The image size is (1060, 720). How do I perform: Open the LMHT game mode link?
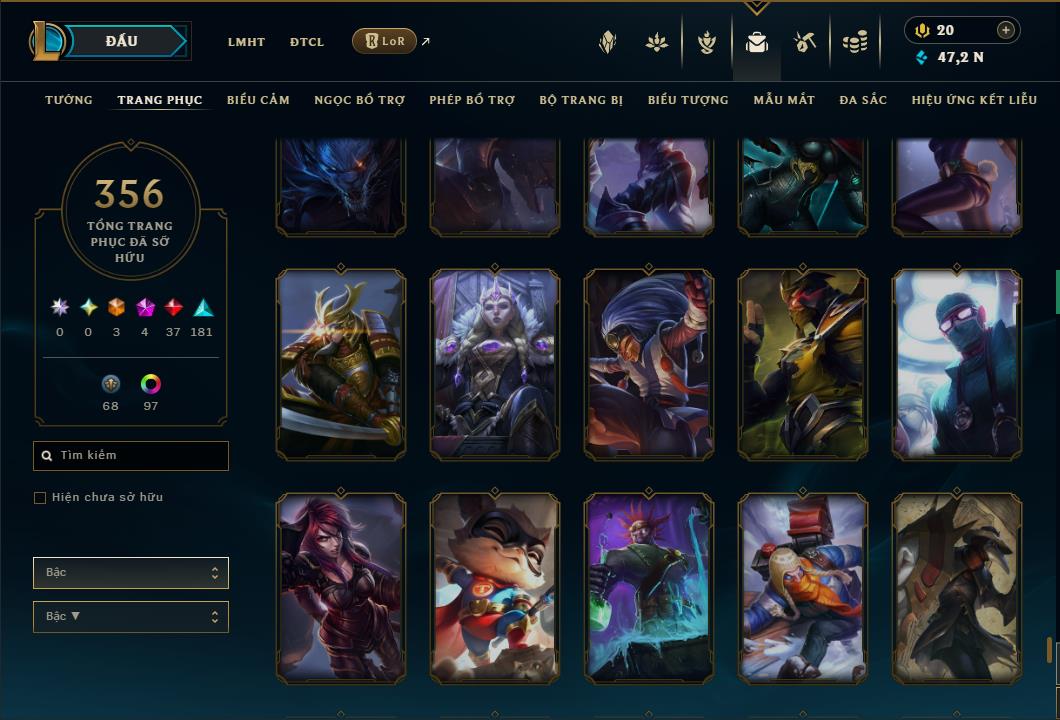pyautogui.click(x=246, y=42)
